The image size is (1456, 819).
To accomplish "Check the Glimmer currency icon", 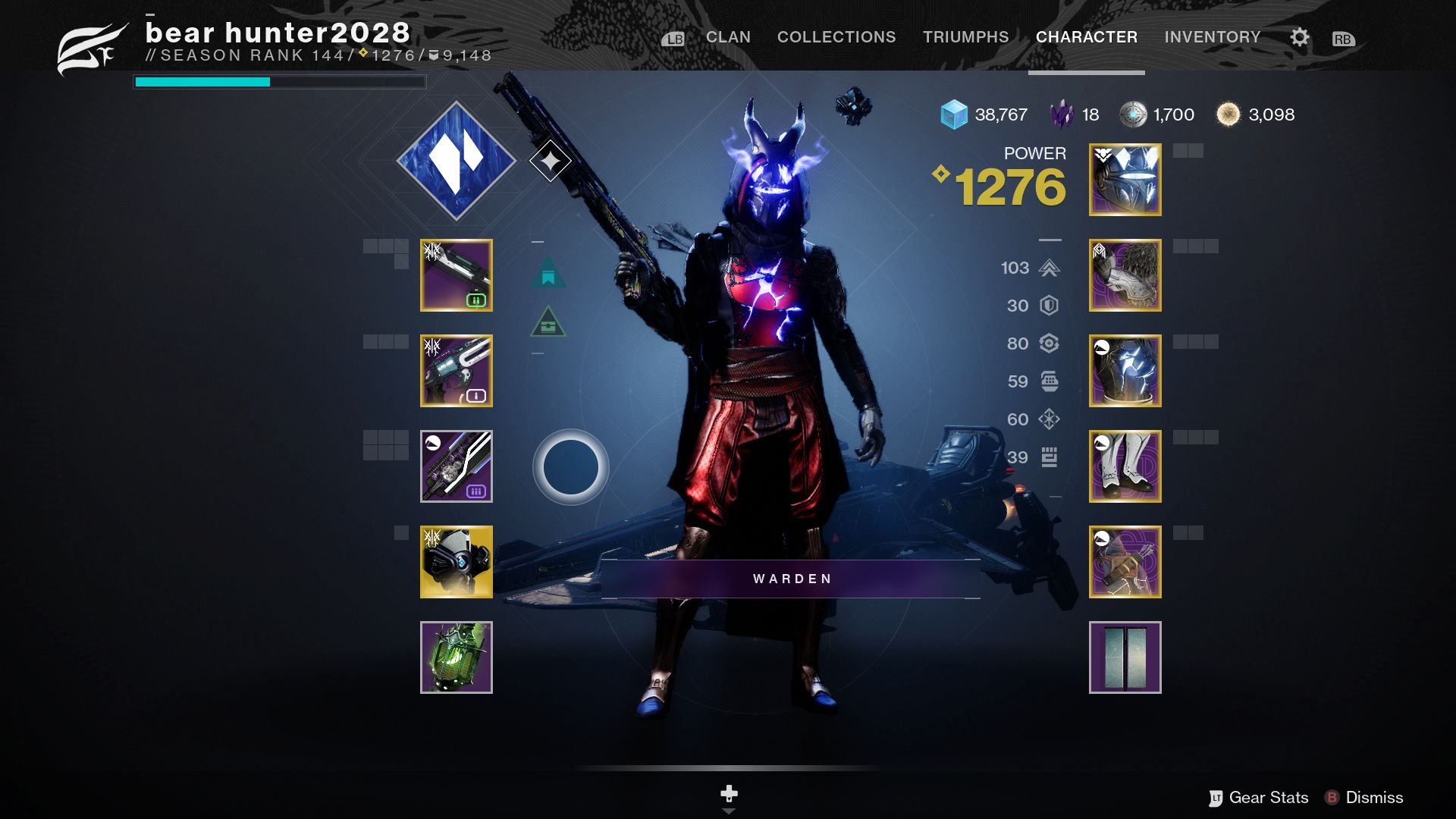I will click(x=955, y=115).
